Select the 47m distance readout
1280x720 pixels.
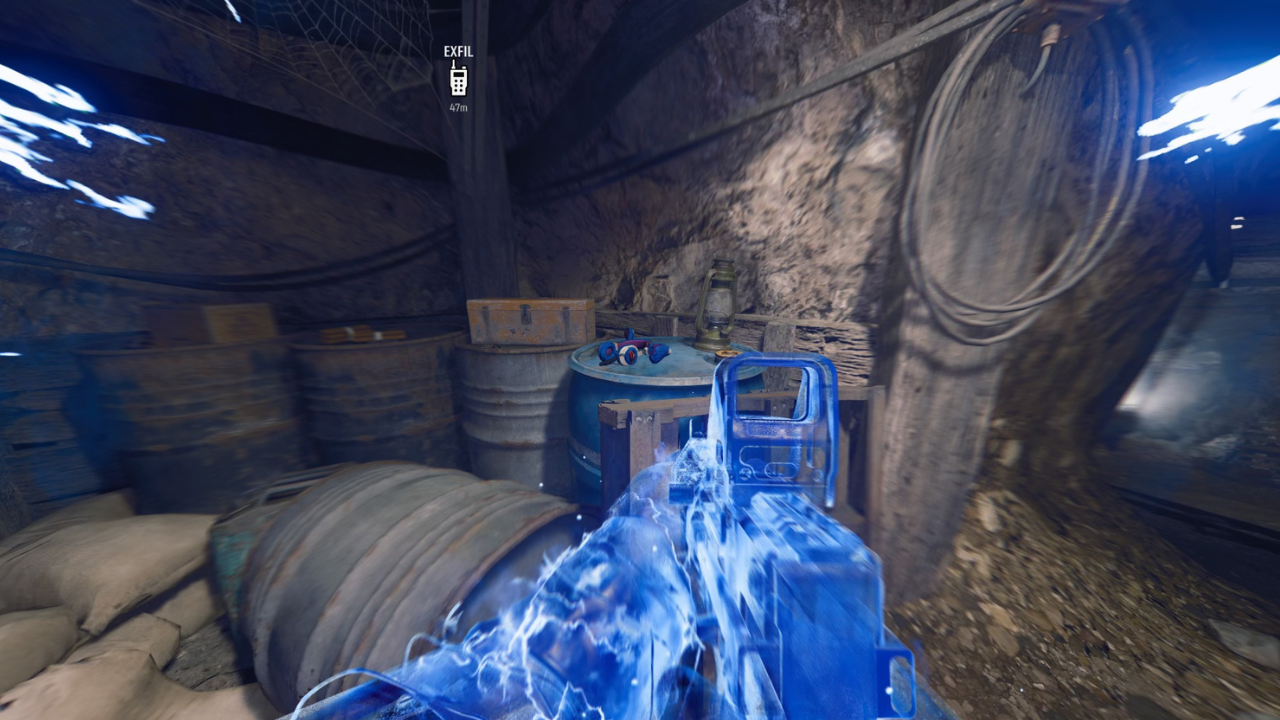click(x=458, y=103)
